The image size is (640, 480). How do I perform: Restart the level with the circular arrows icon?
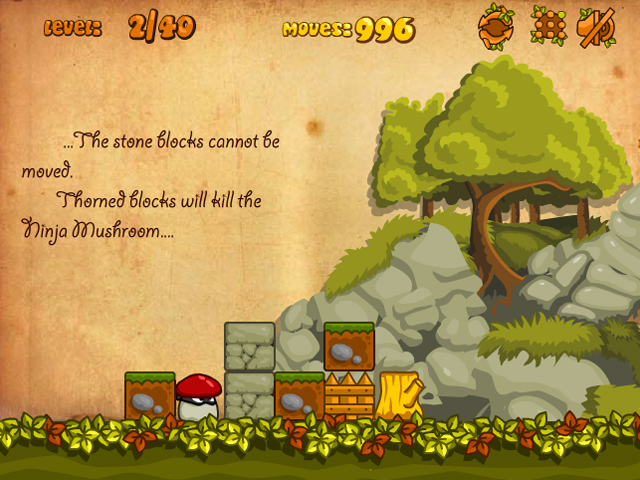click(495, 26)
